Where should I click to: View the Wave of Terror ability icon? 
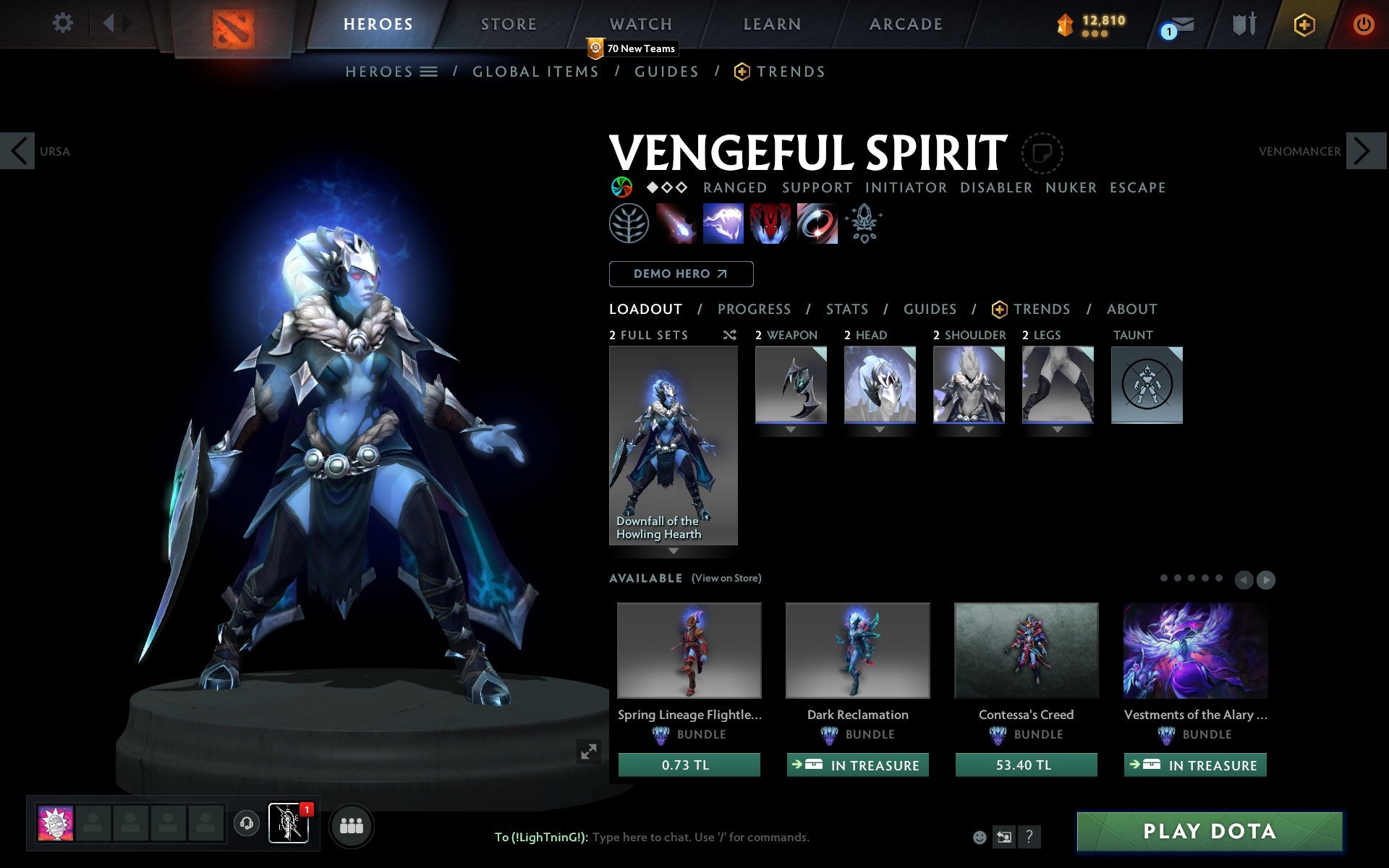click(x=723, y=223)
